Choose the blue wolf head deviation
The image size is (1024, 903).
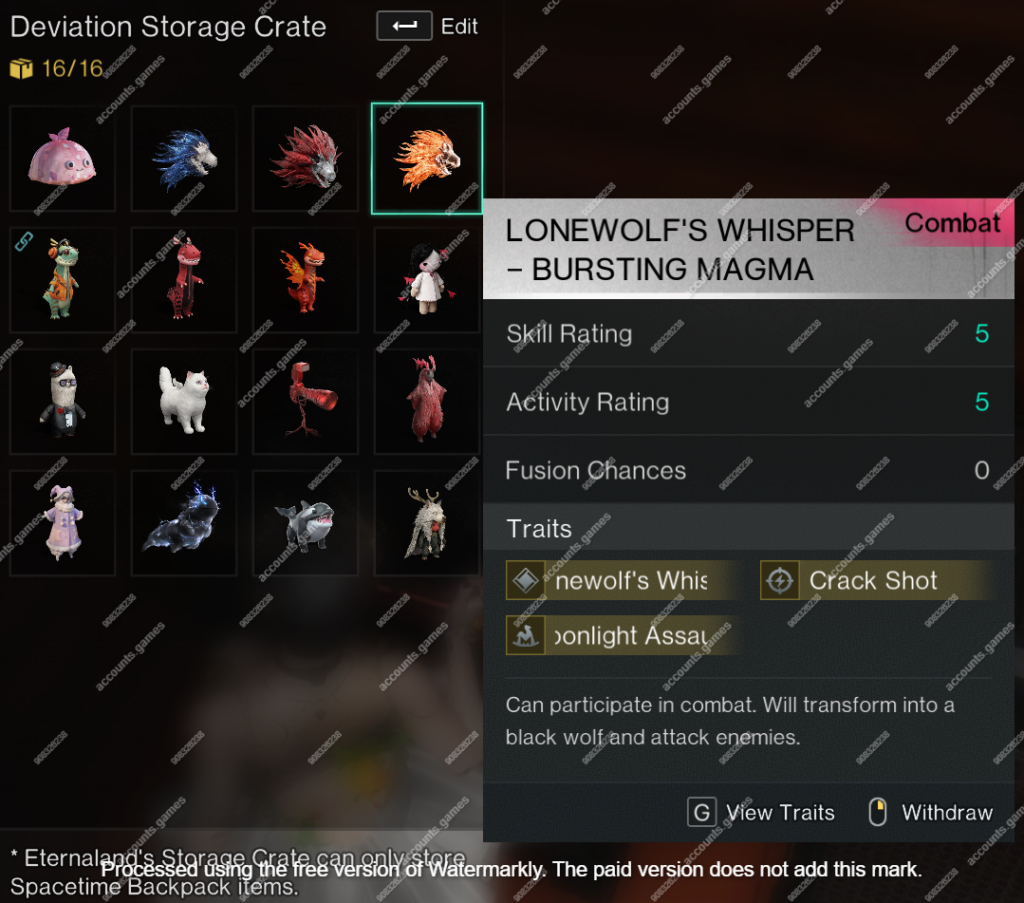pyautogui.click(x=184, y=159)
